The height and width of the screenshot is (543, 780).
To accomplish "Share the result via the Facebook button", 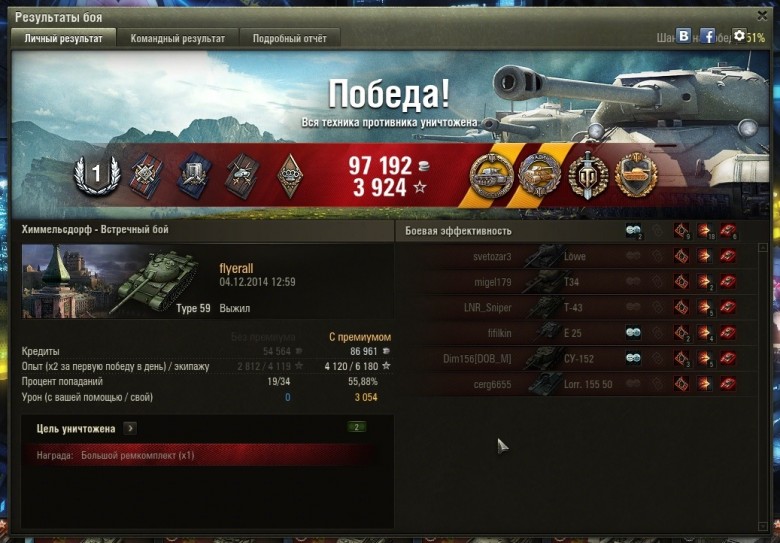I will pyautogui.click(x=708, y=36).
